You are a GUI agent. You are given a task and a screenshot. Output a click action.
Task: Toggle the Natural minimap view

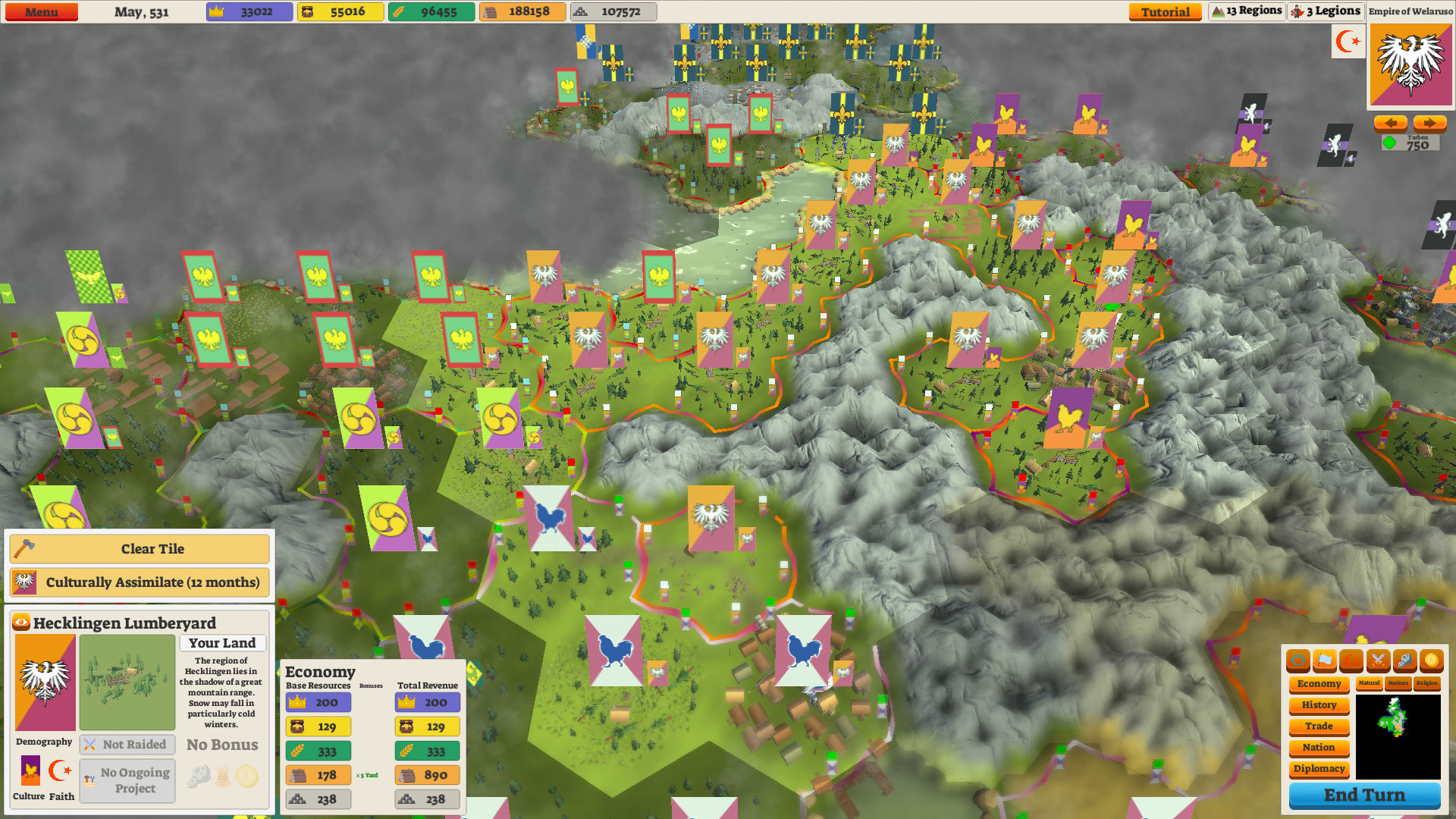[x=1369, y=683]
